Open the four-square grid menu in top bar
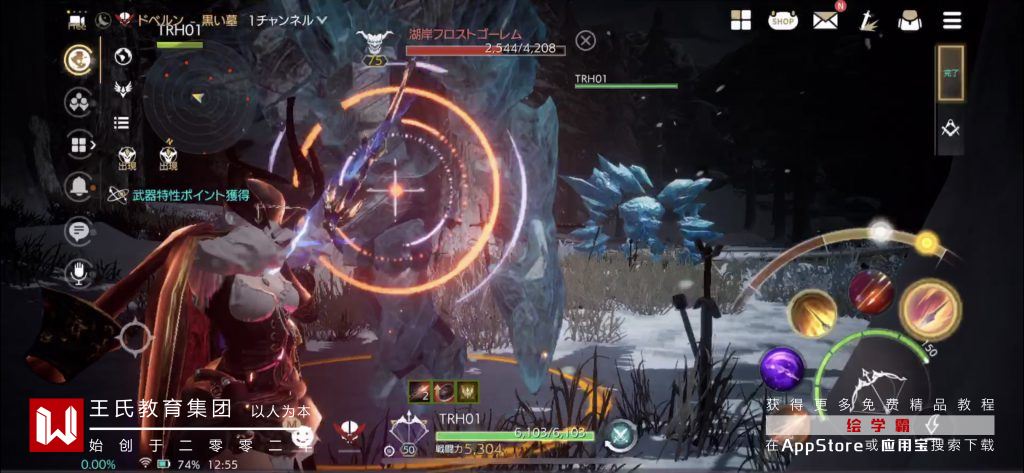The image size is (1024, 473). (x=741, y=20)
